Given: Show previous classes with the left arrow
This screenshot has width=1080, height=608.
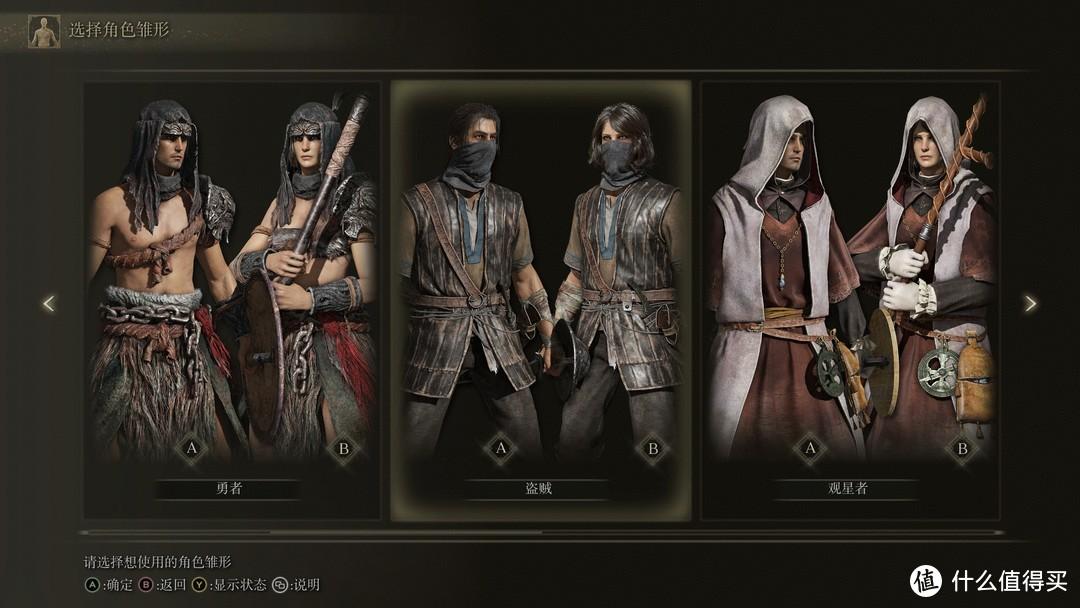Looking at the screenshot, I should pyautogui.click(x=48, y=303).
